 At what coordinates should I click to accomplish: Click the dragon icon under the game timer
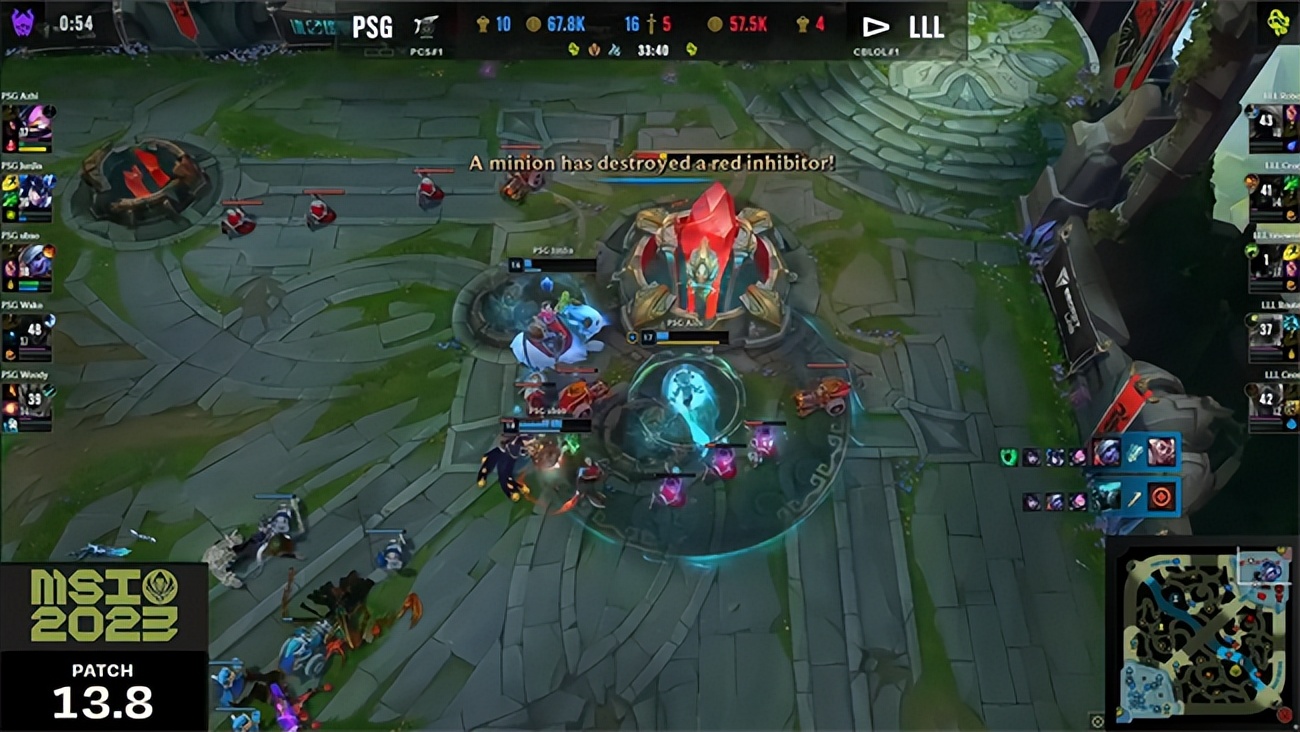pyautogui.click(x=574, y=48)
